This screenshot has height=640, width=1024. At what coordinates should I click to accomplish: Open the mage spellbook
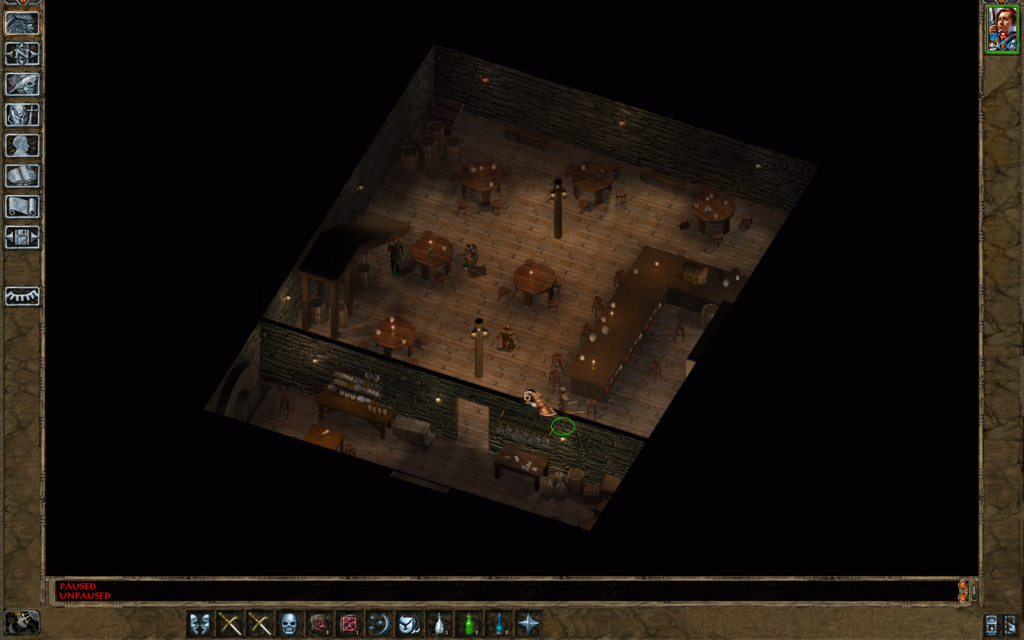(22, 176)
